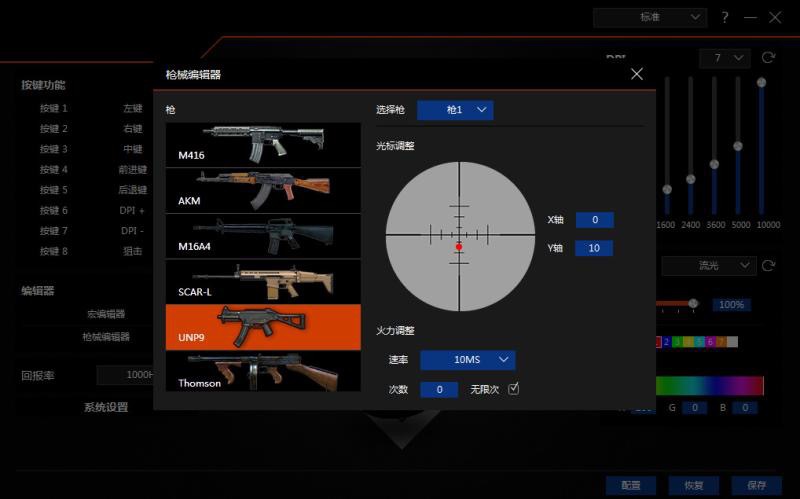The width and height of the screenshot is (800, 499).
Task: Choose the AKM rifle from the list
Action: click(x=263, y=190)
